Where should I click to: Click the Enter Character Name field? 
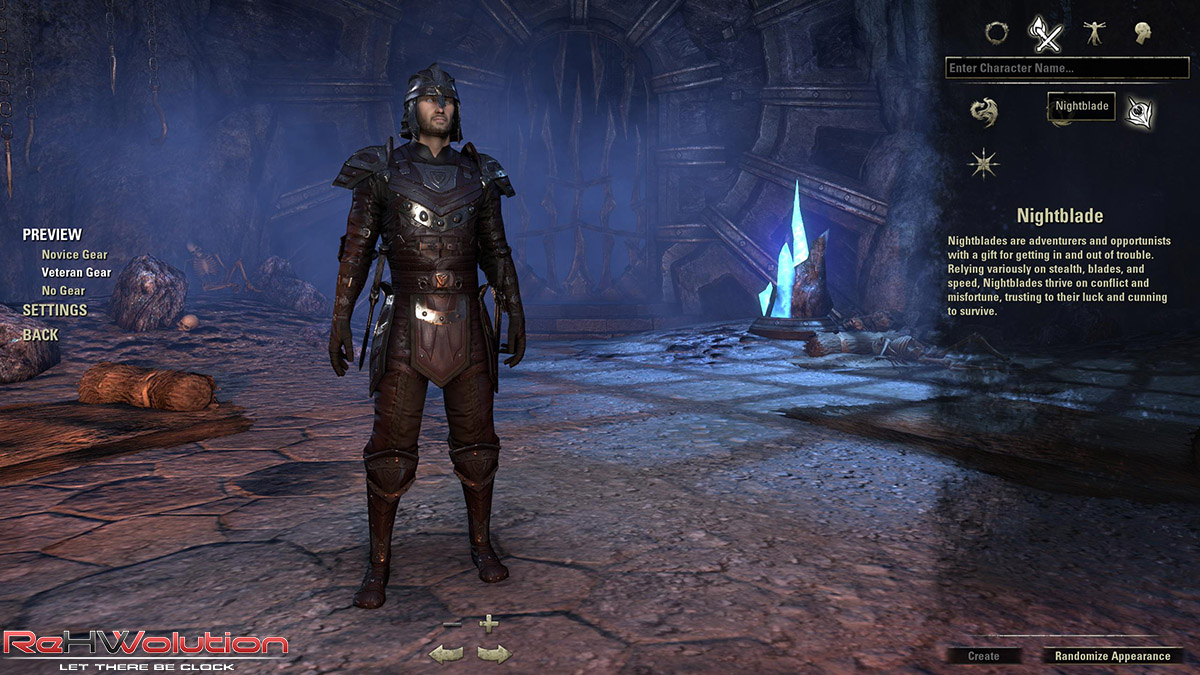click(x=1066, y=68)
